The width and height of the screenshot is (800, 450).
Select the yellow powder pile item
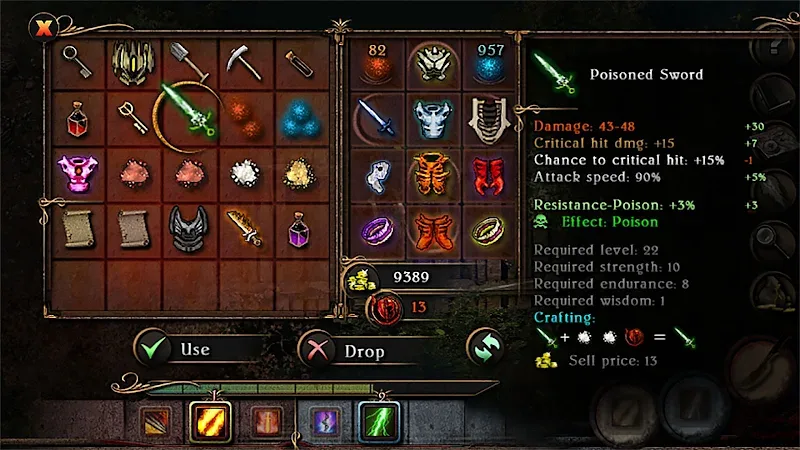tap(297, 172)
